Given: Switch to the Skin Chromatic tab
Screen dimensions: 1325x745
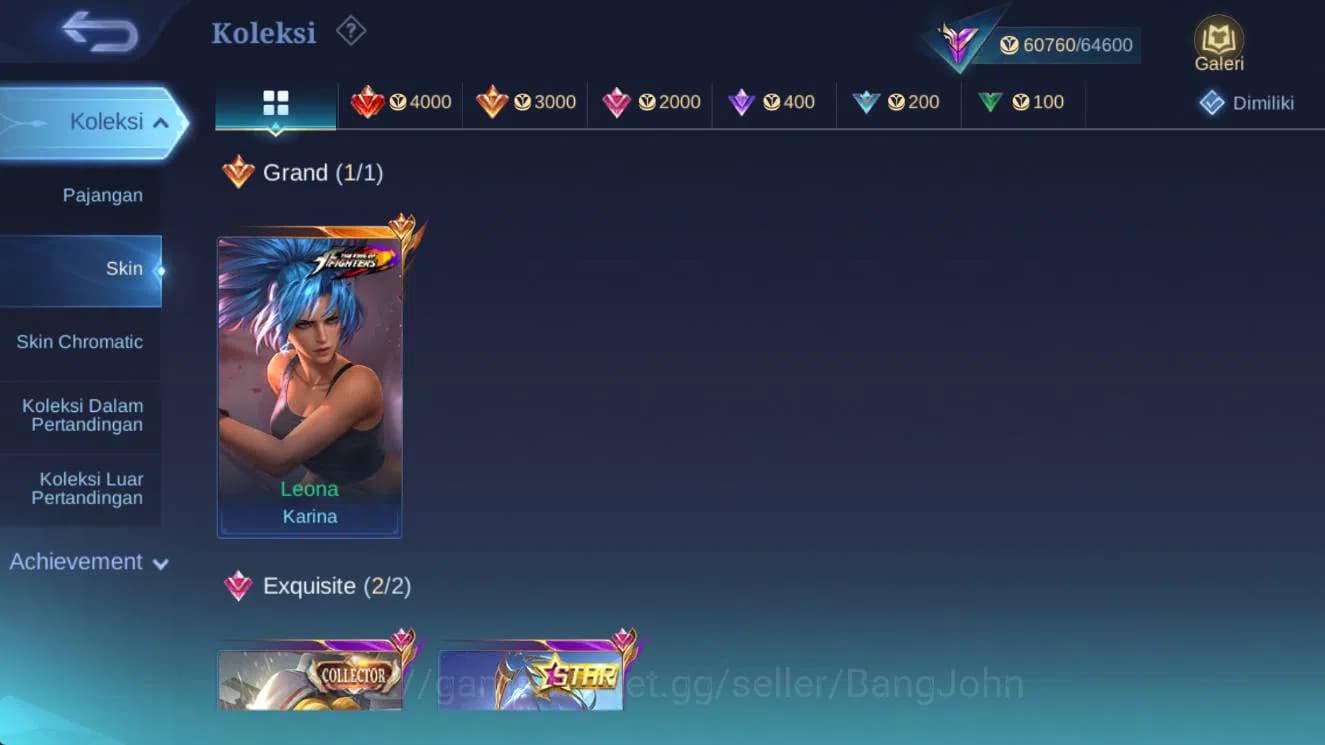Looking at the screenshot, I should pyautogui.click(x=79, y=342).
